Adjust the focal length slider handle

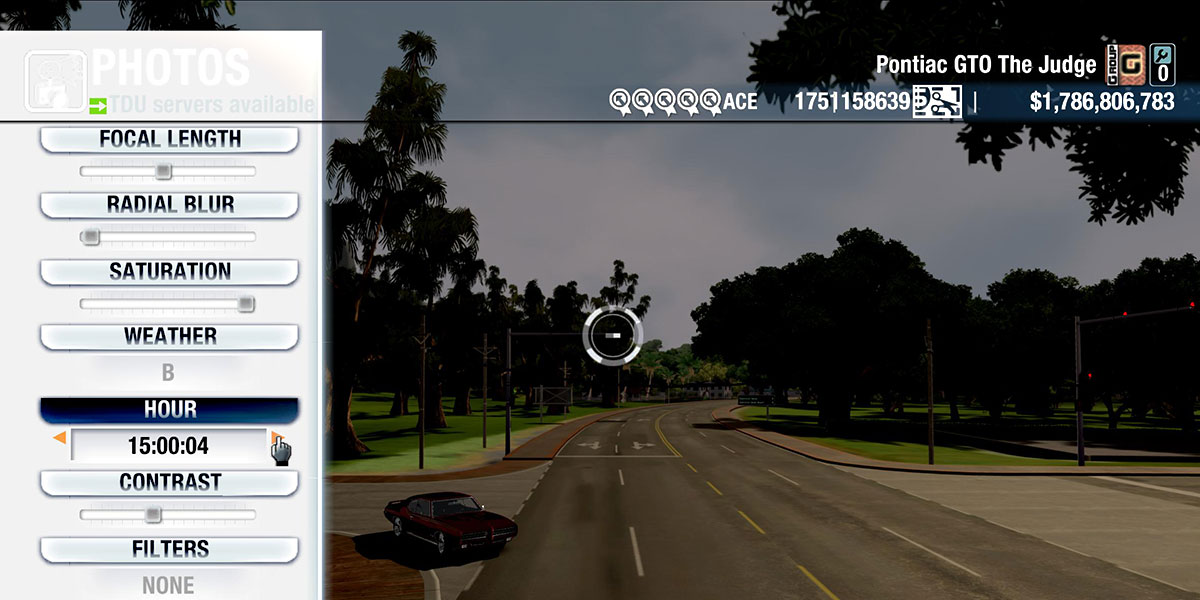tap(164, 172)
